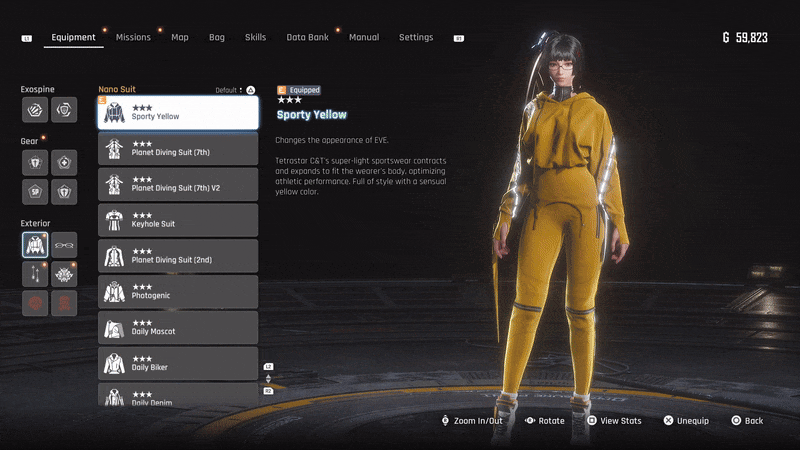The height and width of the screenshot is (450, 800).
Task: Open the SP gear slot
Action: tap(35, 192)
